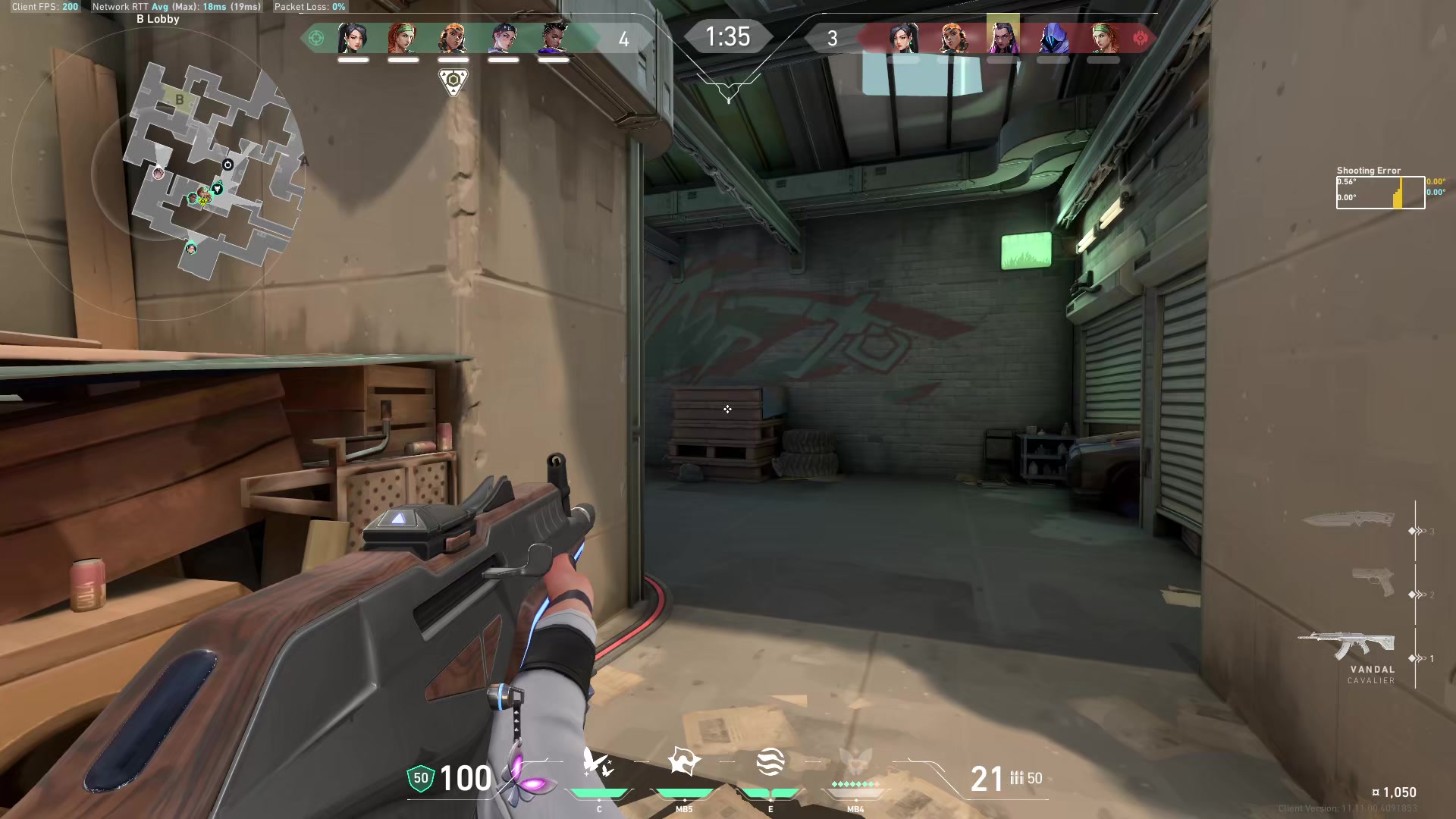This screenshot has width=1456, height=819.
Task: Toggle the leftmost ally agent portrait
Action: pyautogui.click(x=353, y=38)
